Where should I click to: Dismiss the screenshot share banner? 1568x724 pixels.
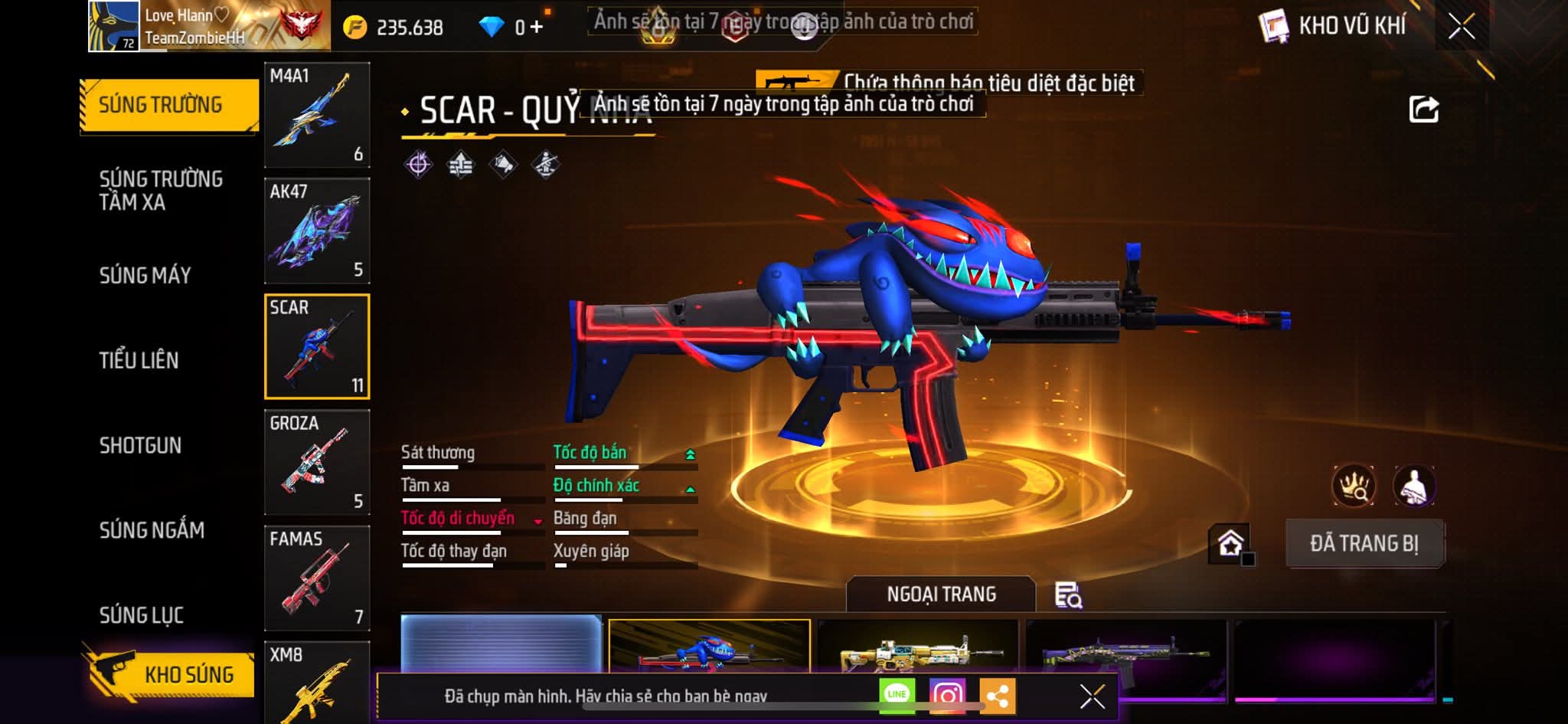[1092, 696]
